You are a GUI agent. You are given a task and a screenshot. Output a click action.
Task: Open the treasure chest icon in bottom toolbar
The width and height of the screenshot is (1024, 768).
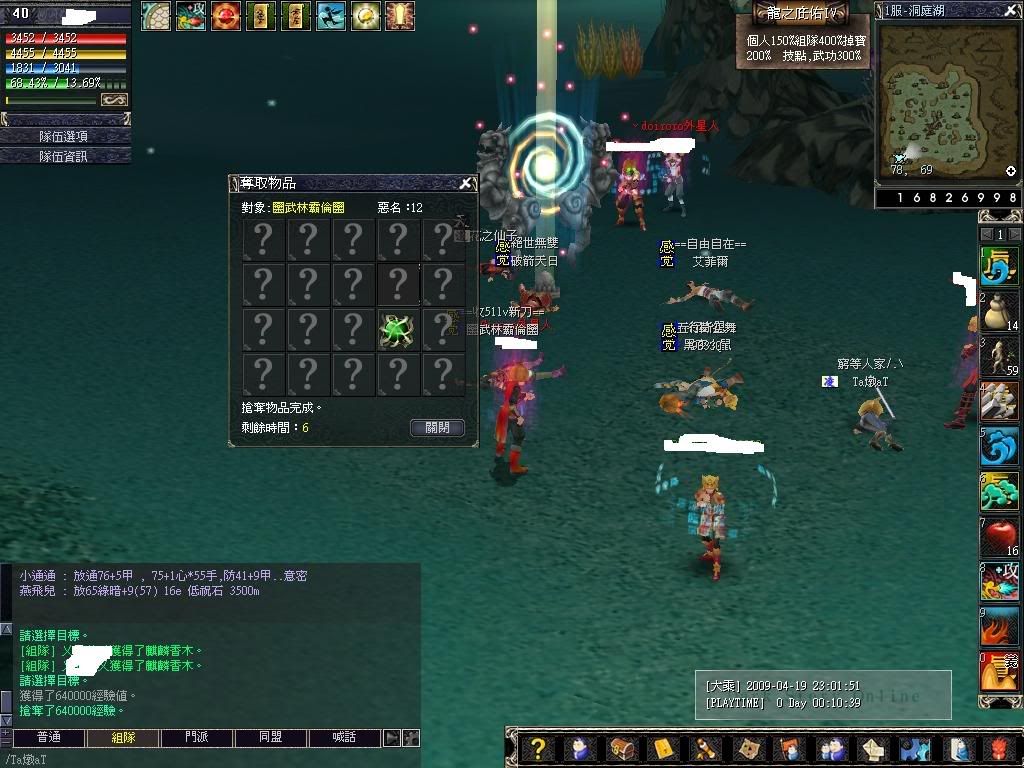620,749
